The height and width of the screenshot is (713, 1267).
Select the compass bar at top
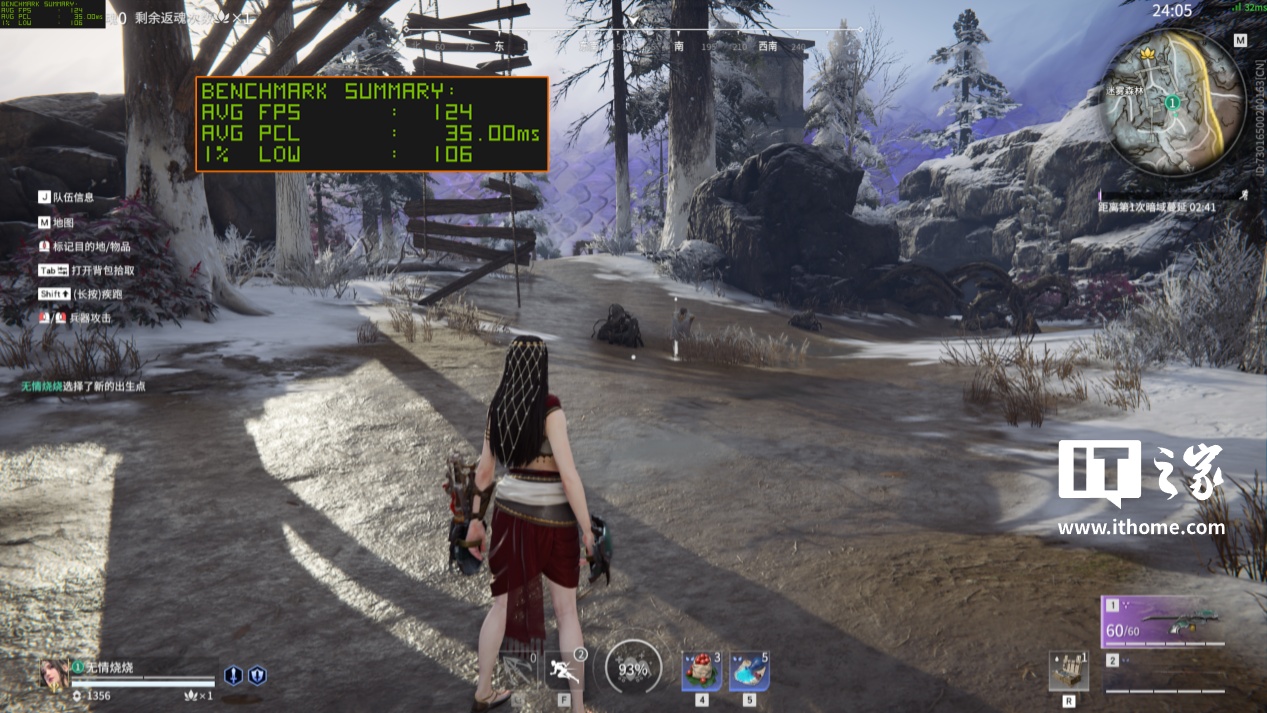[x=633, y=45]
